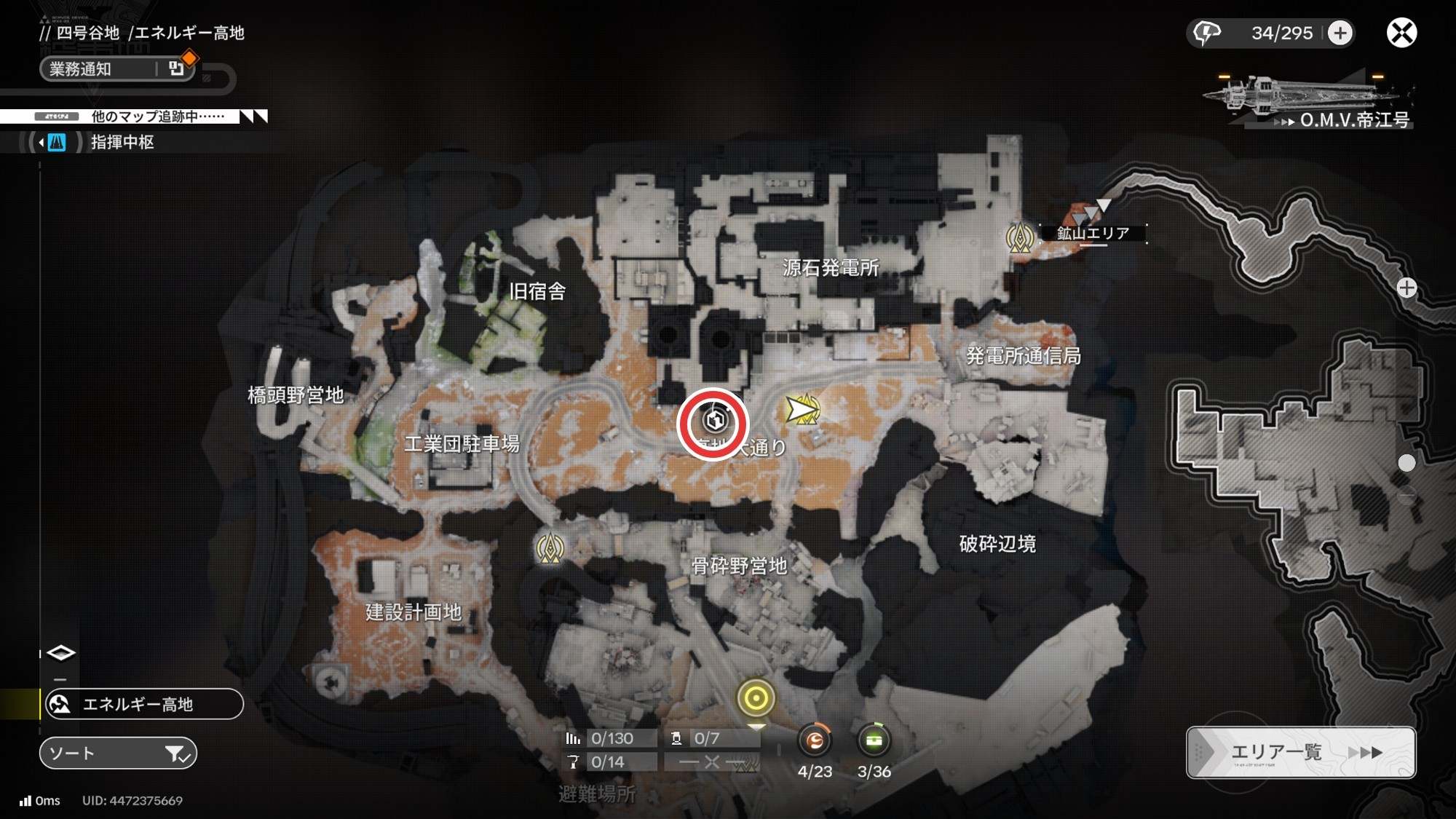Click the orange collectible counter icon showing 4/23
The image size is (1456, 819).
(x=815, y=741)
